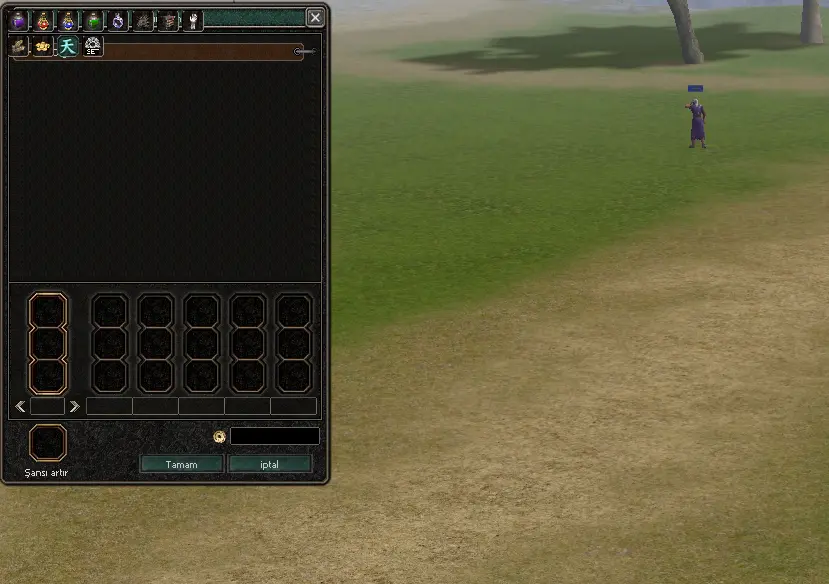Close the crafting window with the X
The height and width of the screenshot is (584, 829).
(315, 18)
